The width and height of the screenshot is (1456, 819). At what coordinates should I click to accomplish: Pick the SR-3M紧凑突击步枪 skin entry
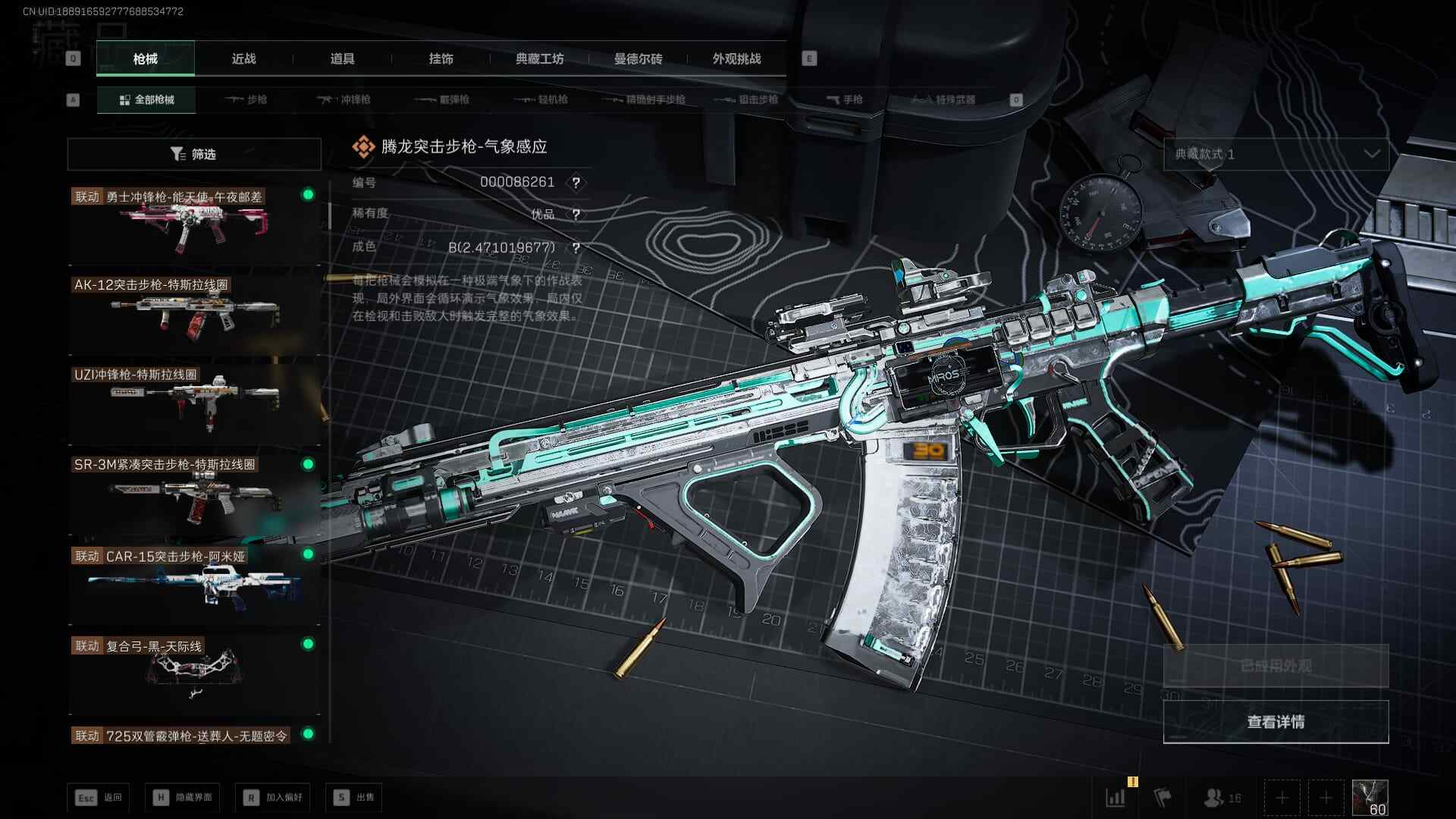click(194, 493)
